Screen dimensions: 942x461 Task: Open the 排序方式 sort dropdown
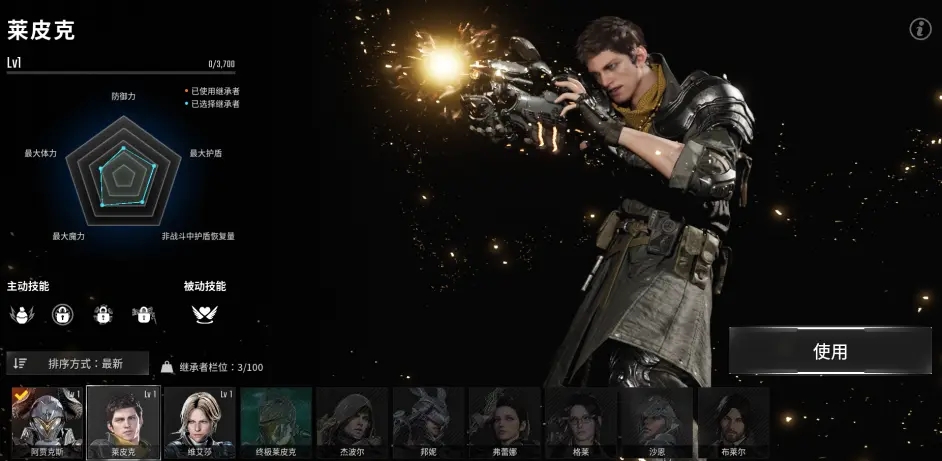click(78, 363)
